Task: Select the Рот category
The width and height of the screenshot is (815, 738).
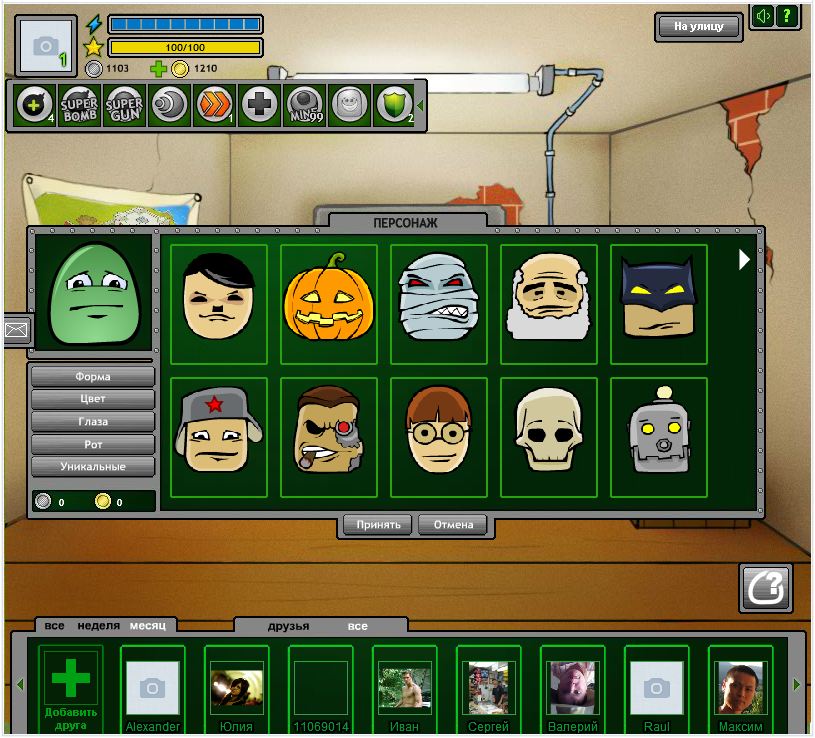Action: [x=93, y=444]
